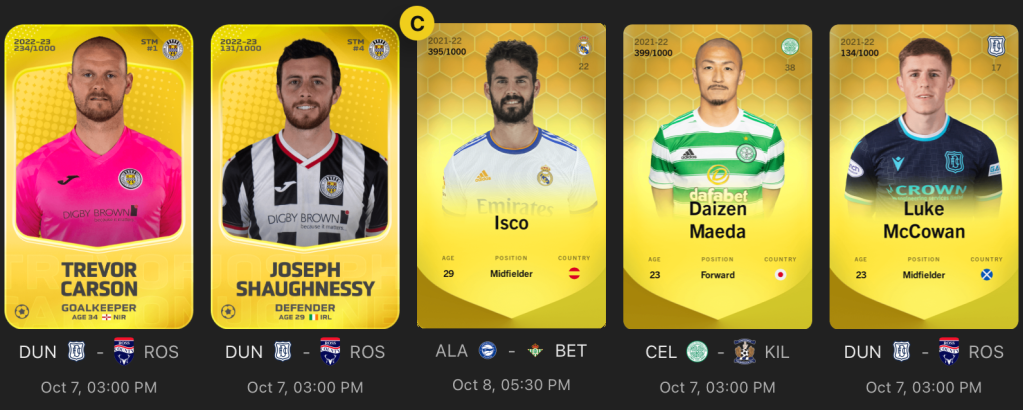View the CEL vs KIL match
The image size is (1023, 410).
pos(717,352)
